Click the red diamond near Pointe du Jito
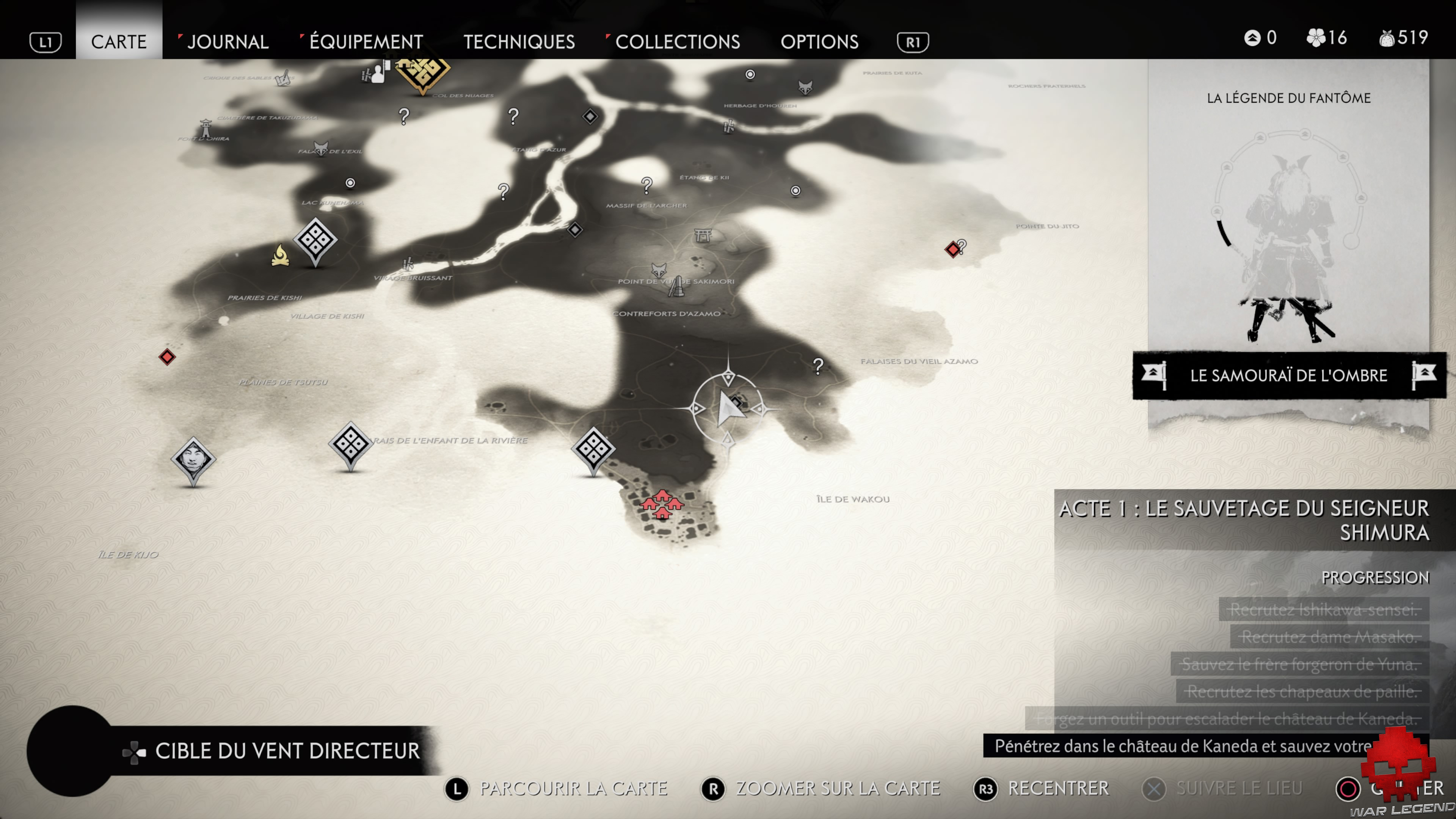Screen dimensions: 1456x819 pyautogui.click(x=953, y=249)
